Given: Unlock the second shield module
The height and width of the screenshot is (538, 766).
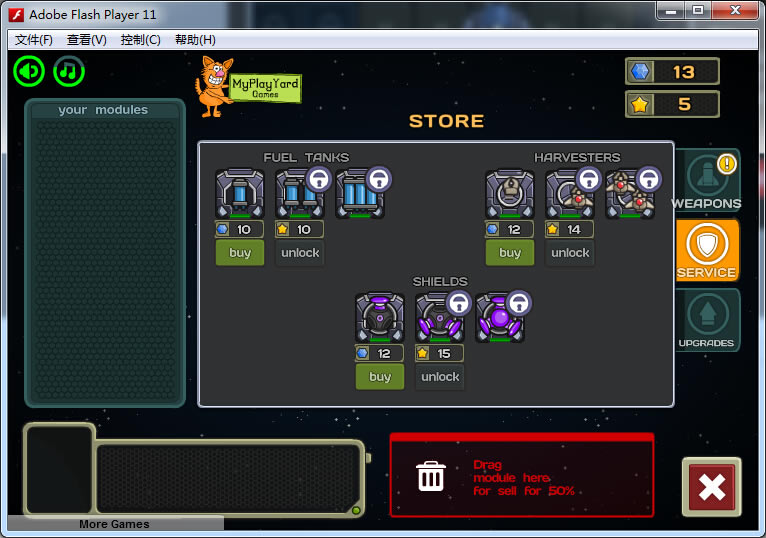Looking at the screenshot, I should pyautogui.click(x=440, y=377).
